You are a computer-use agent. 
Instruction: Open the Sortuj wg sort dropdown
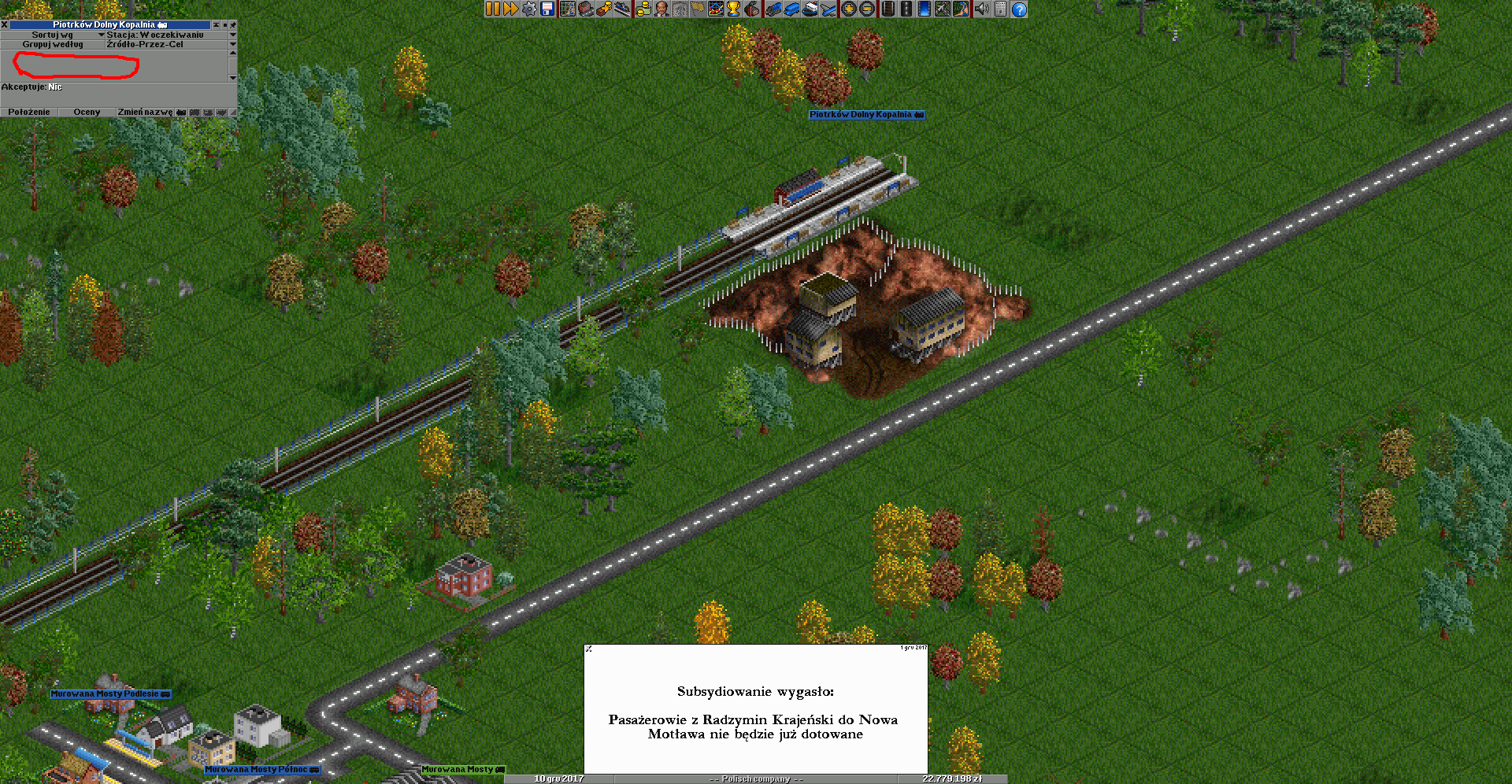53,35
